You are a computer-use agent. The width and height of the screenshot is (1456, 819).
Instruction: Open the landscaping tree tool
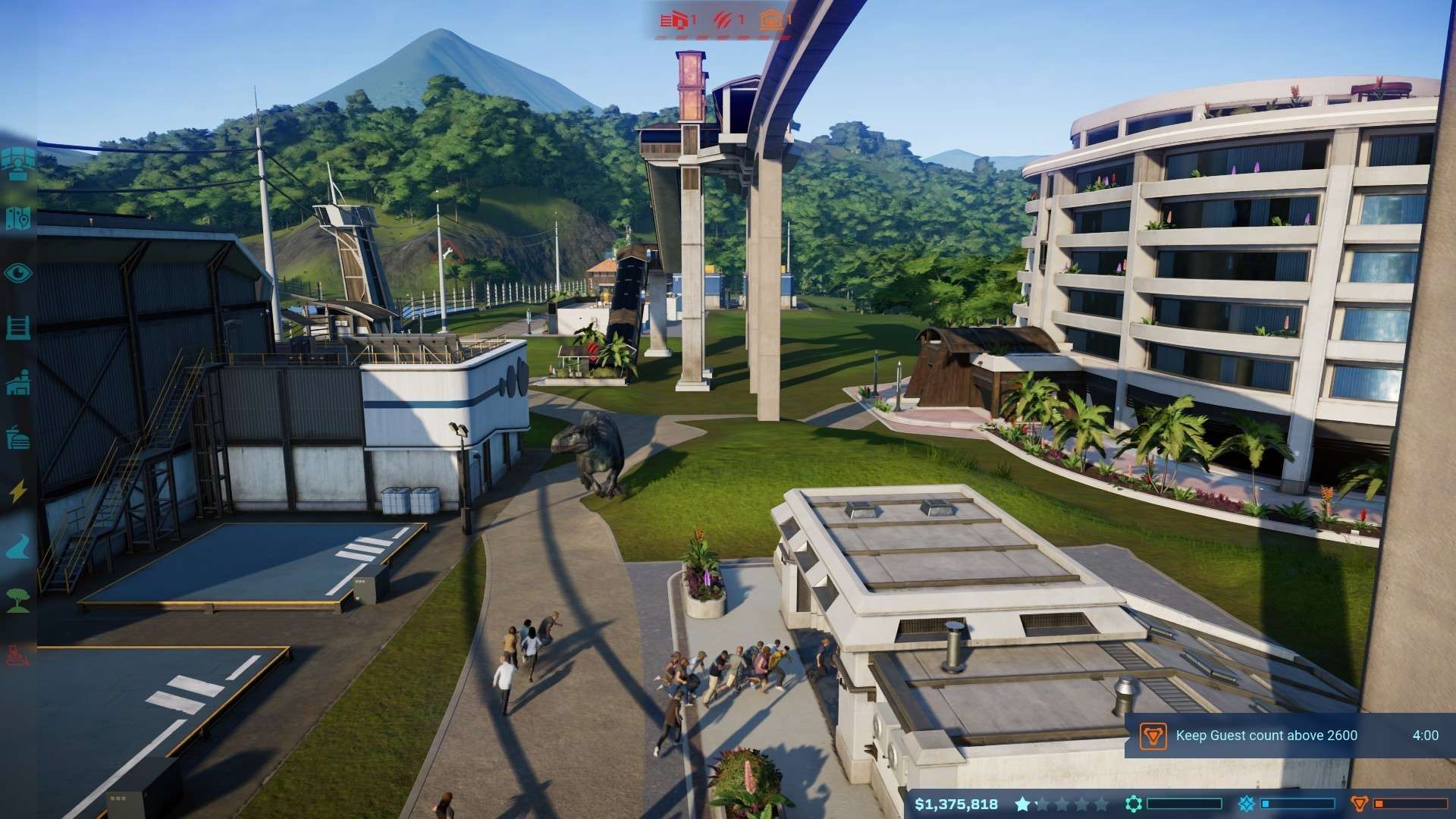point(17,600)
